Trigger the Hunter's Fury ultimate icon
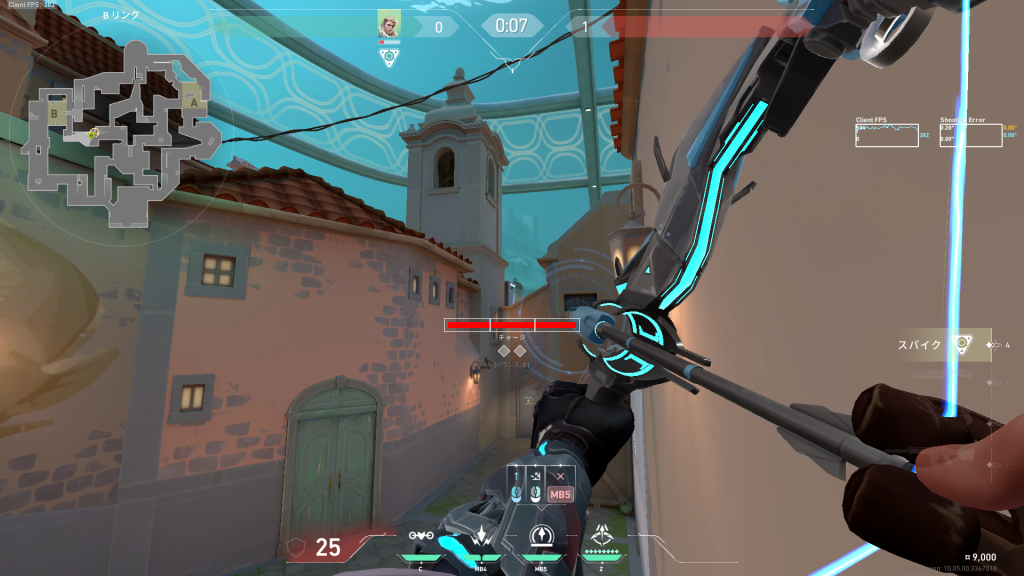1024x576 pixels. point(601,536)
